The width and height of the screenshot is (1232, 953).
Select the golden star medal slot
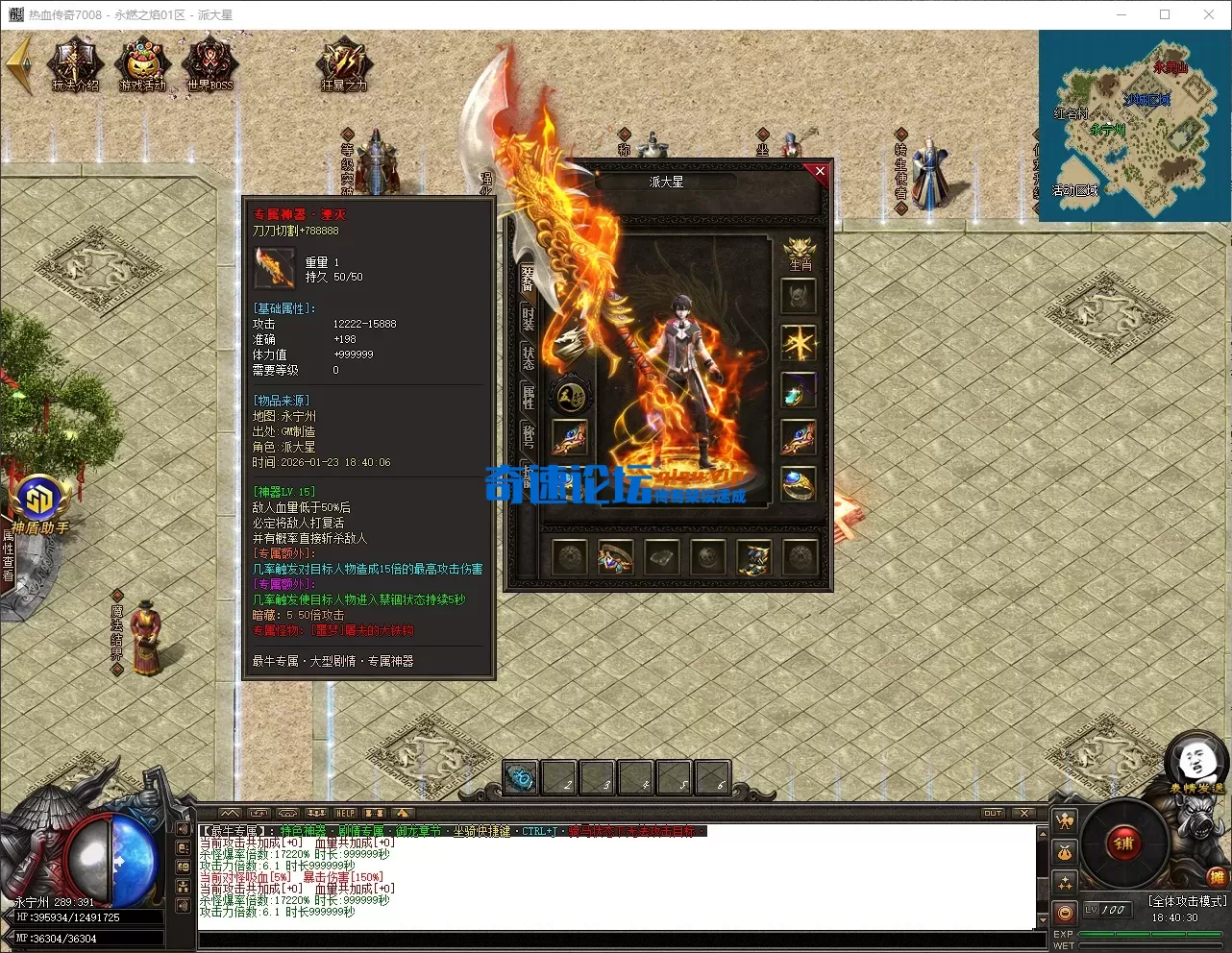click(x=799, y=343)
